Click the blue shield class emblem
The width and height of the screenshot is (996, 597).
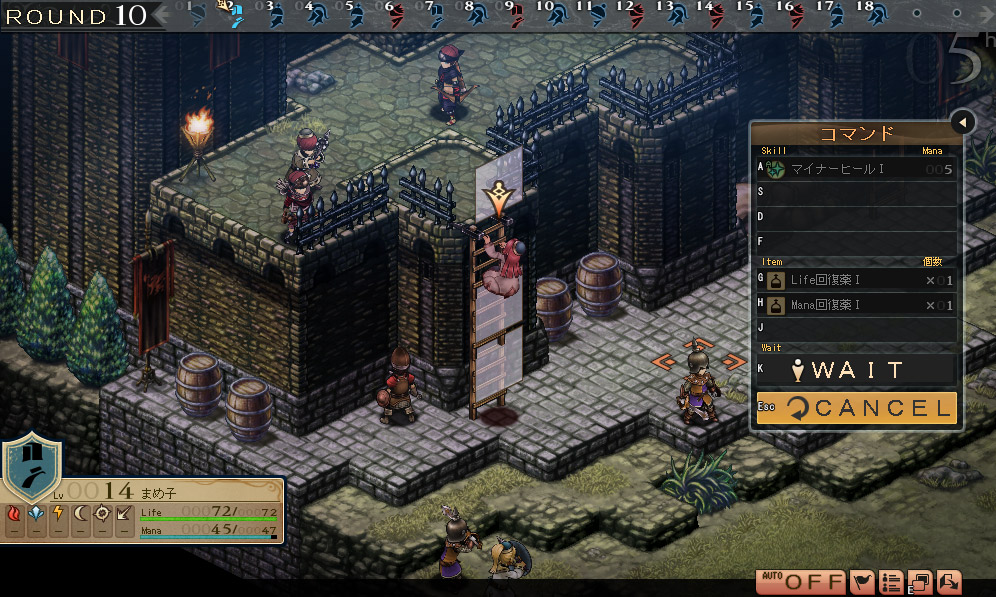[x=29, y=467]
